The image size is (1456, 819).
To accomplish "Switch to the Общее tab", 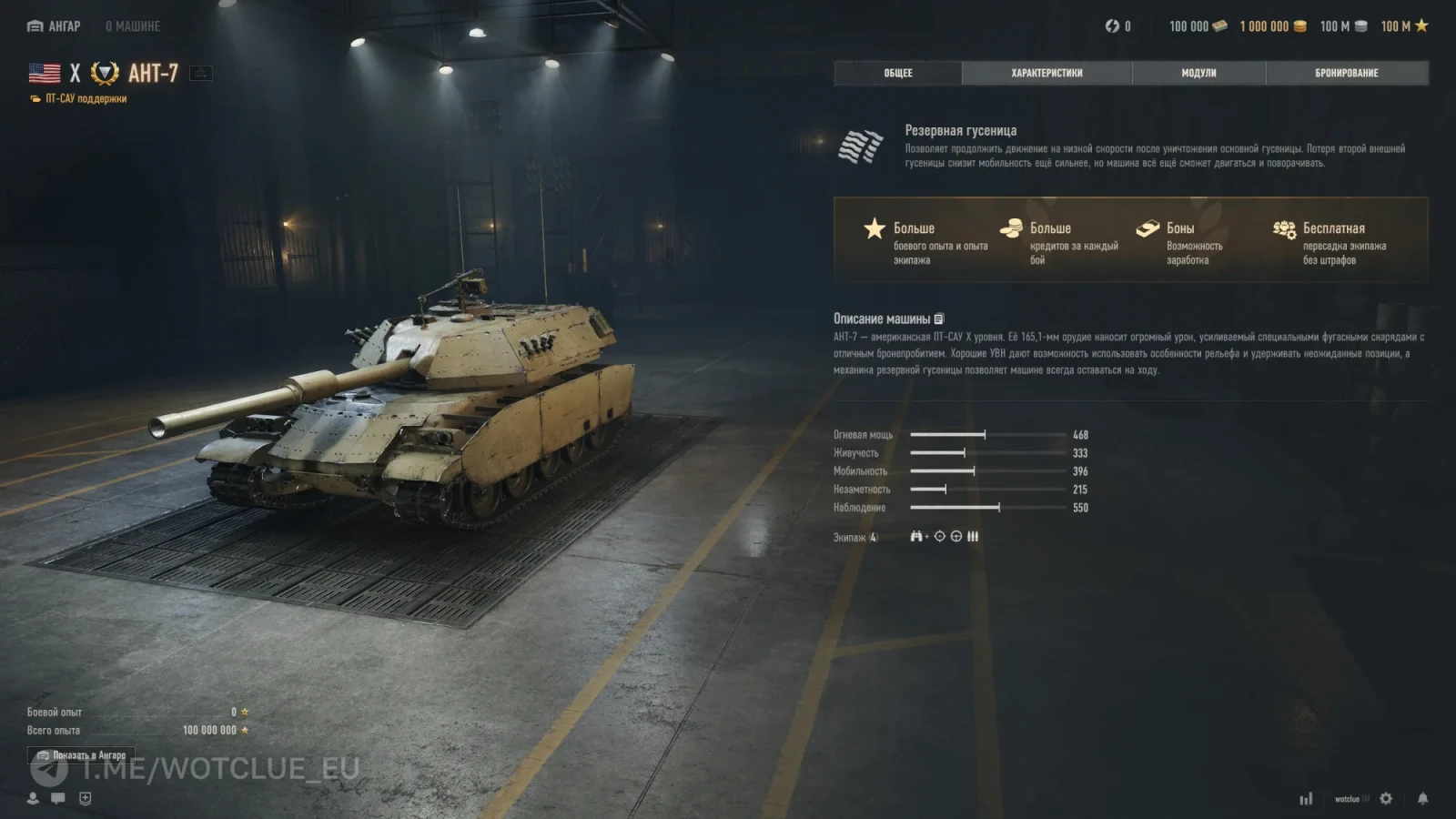I will [897, 73].
